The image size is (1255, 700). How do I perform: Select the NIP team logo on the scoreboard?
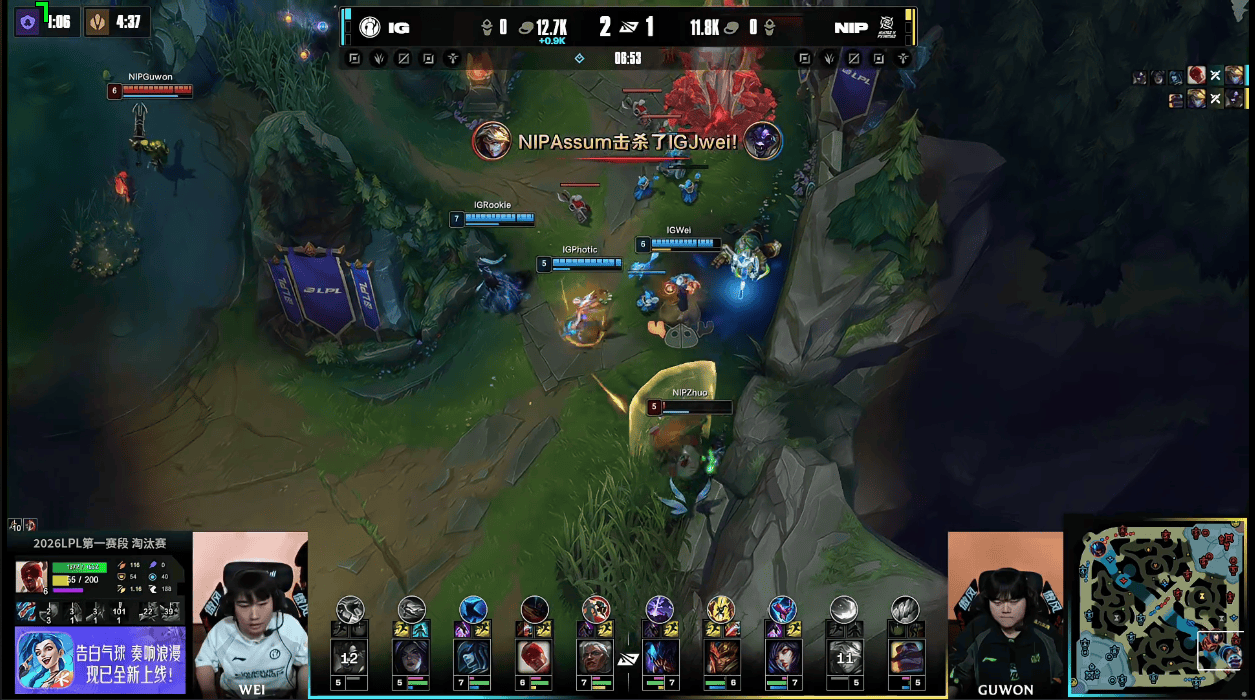(886, 27)
